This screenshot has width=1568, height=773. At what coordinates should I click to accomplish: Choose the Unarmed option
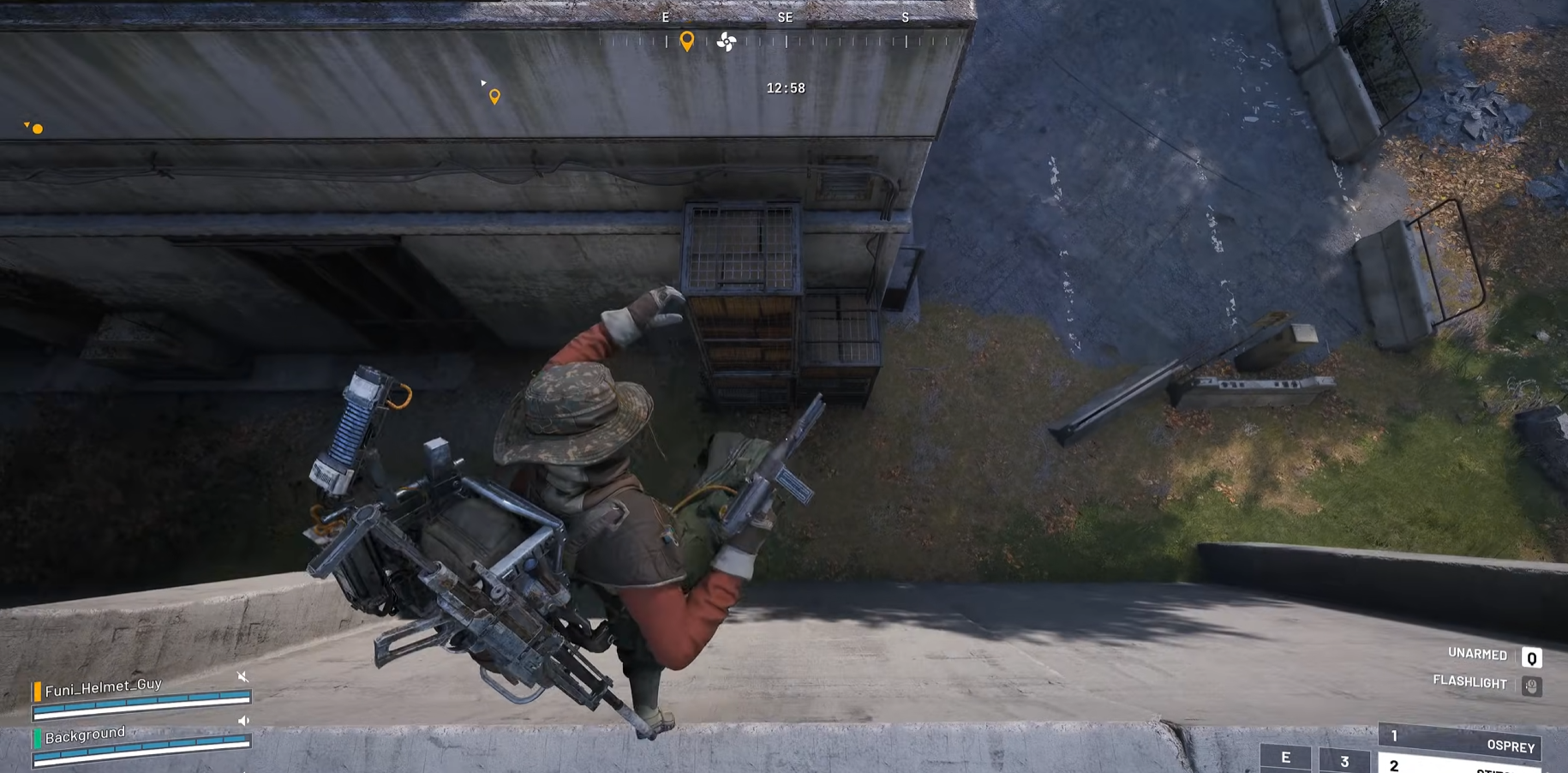1477,654
